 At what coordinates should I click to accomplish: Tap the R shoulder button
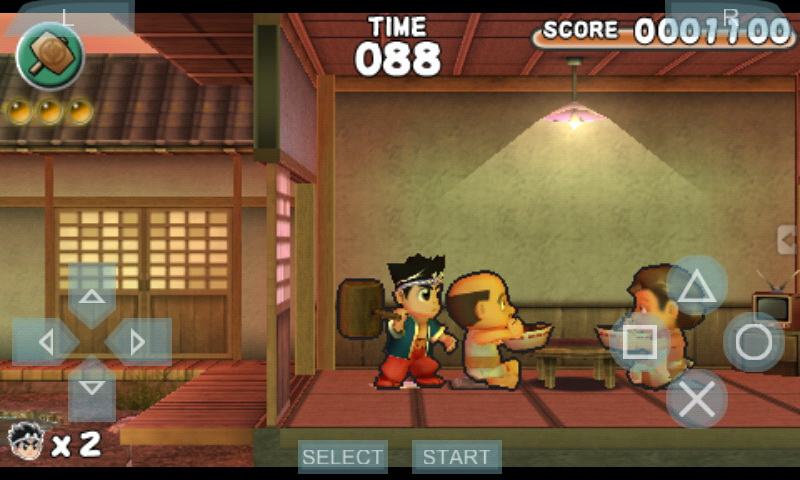(x=730, y=15)
